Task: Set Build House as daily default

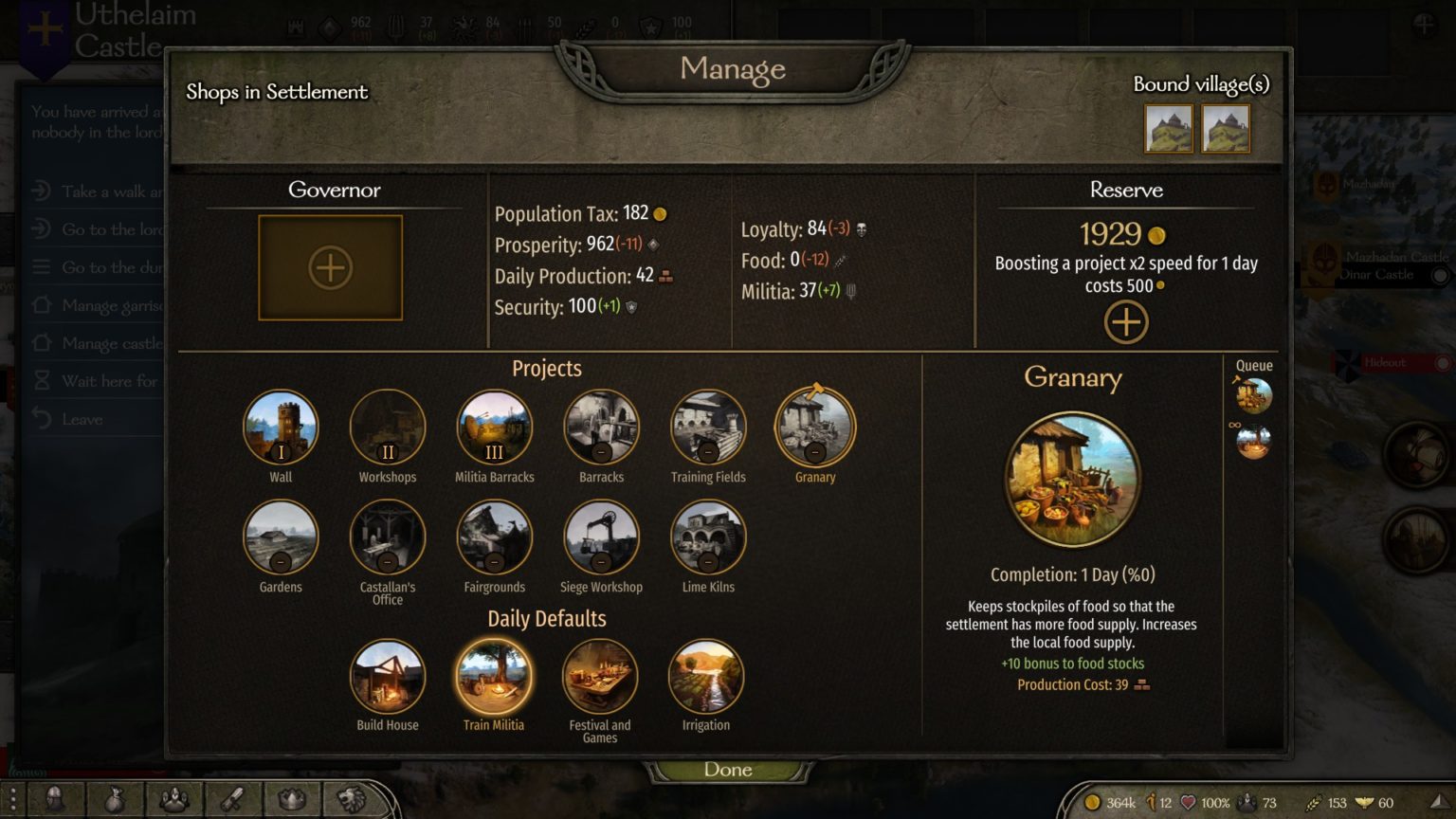Action: [x=388, y=676]
